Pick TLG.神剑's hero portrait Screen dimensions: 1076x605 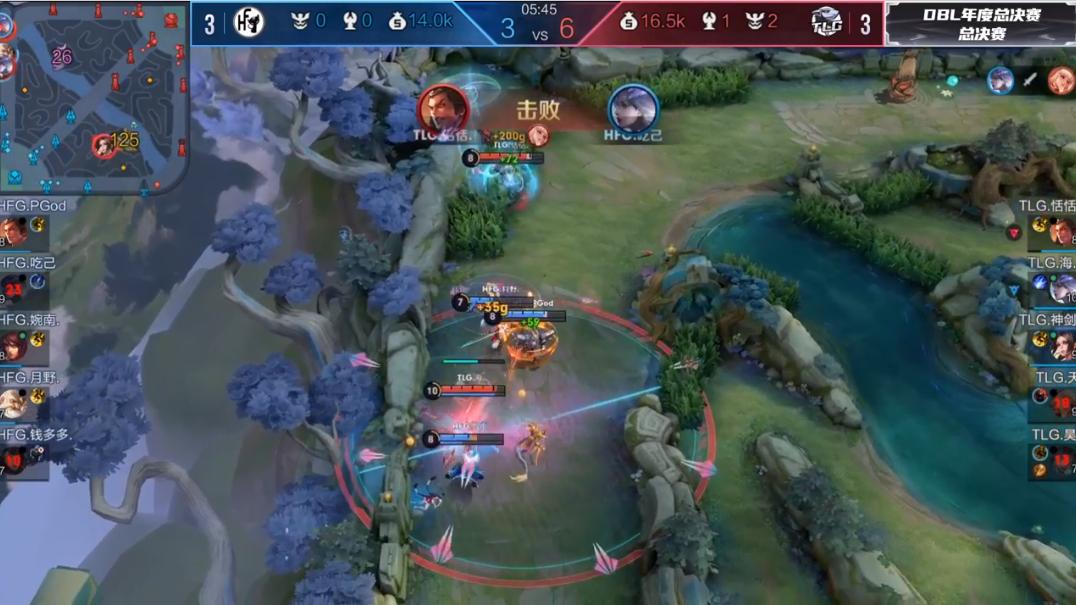[1061, 346]
